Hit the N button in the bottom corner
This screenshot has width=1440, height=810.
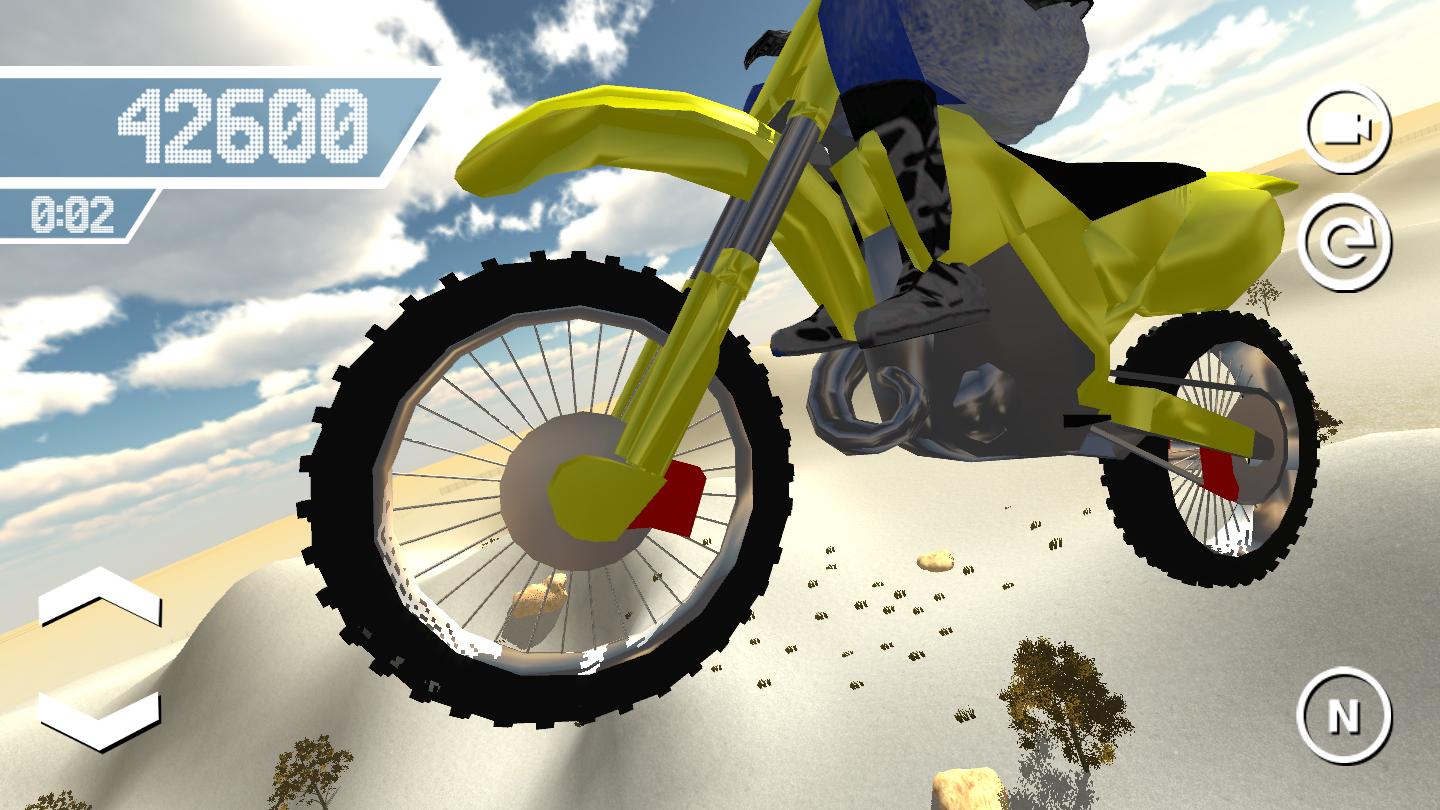coord(1345,715)
